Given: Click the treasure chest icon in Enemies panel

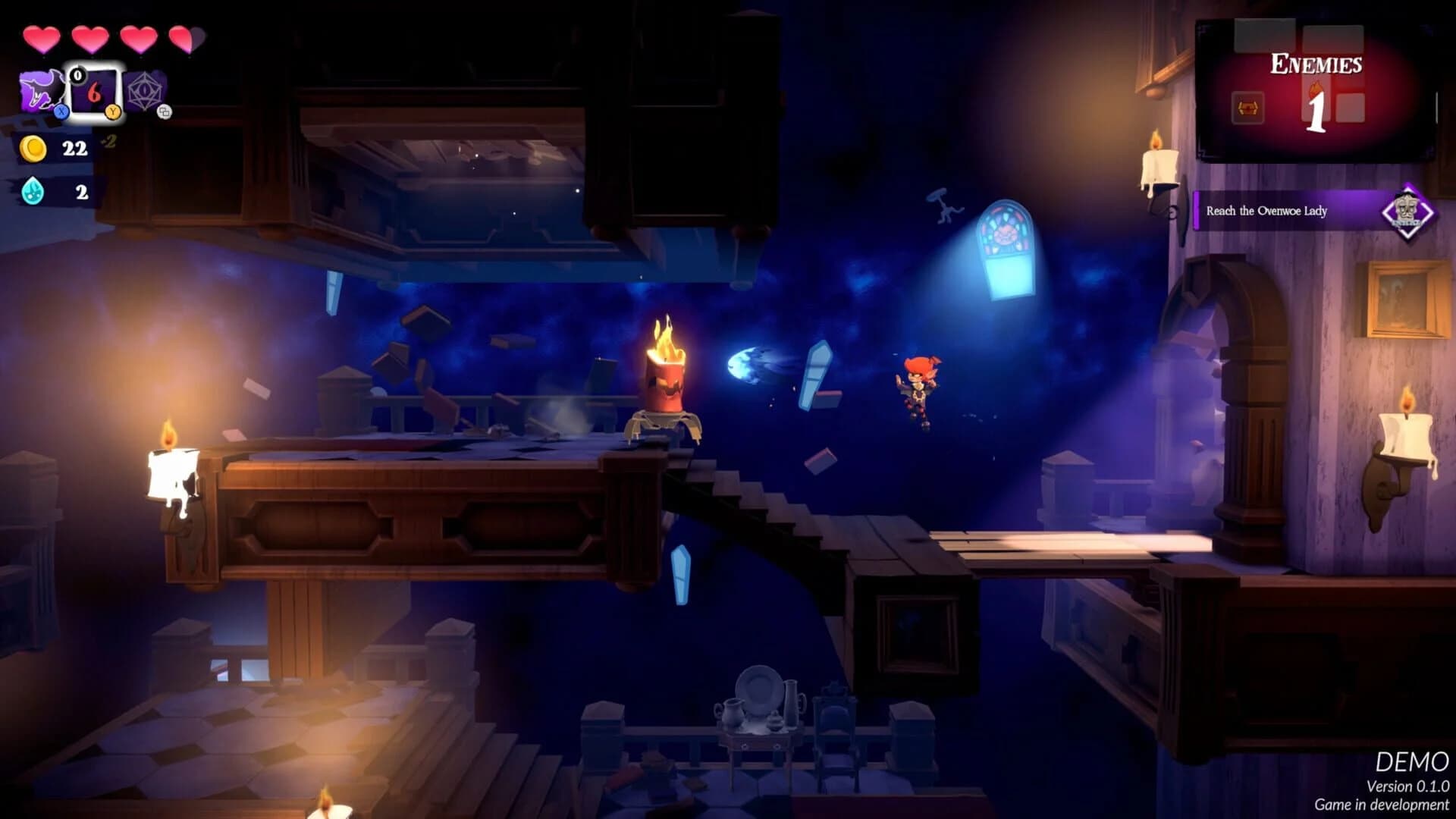Looking at the screenshot, I should click(x=1248, y=108).
